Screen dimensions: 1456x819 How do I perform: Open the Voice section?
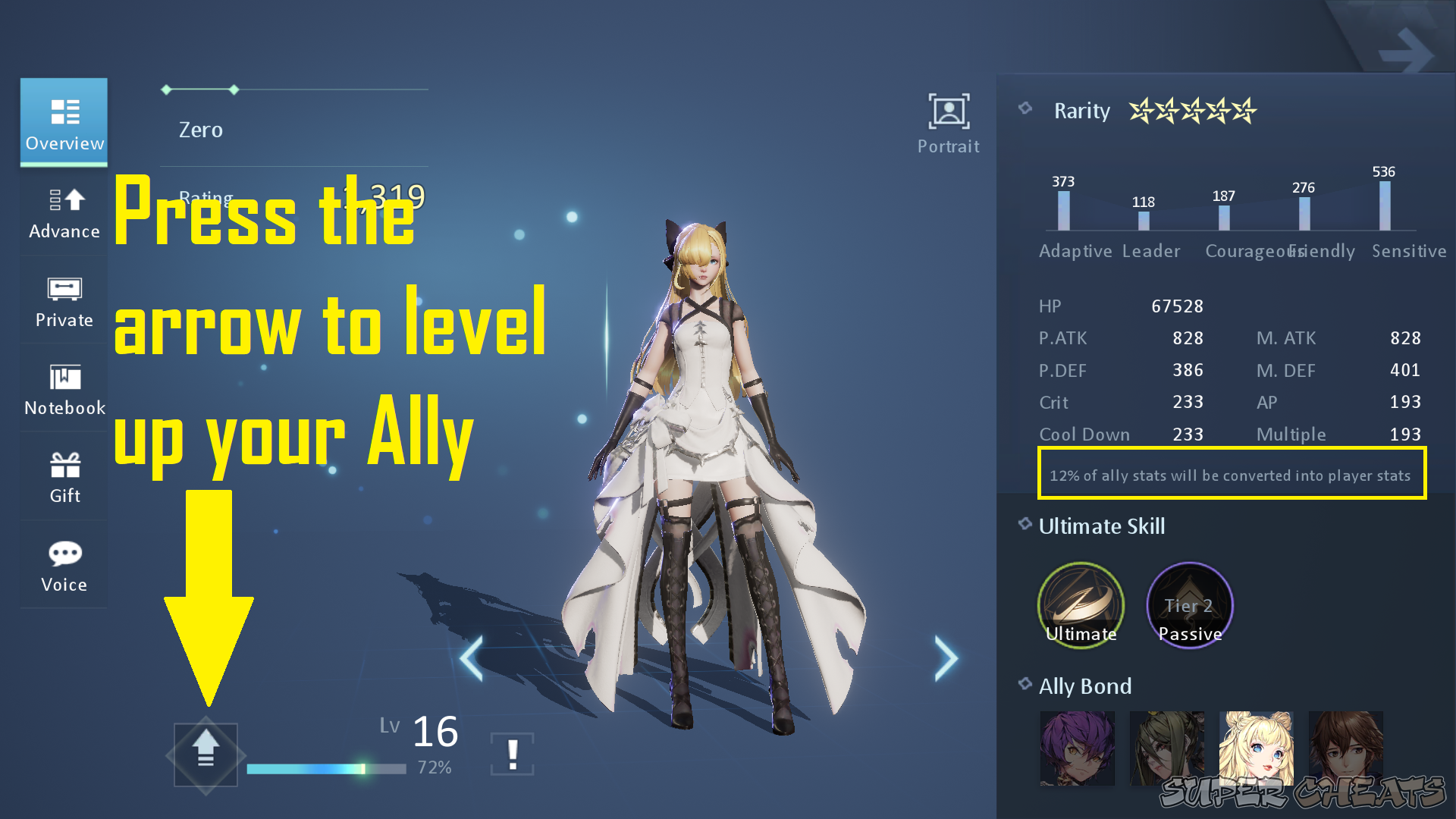click(64, 565)
